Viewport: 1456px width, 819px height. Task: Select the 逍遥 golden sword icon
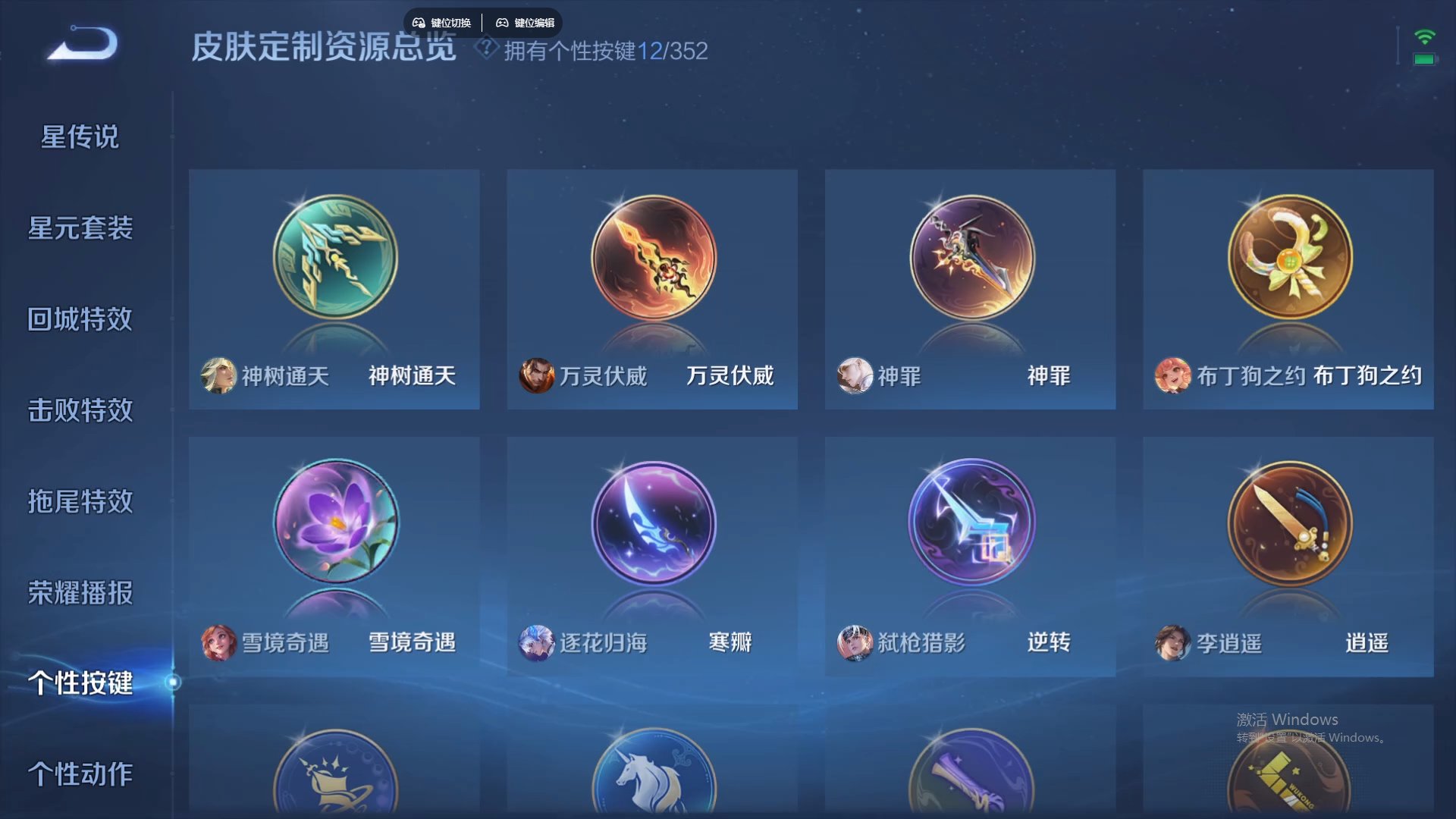(1288, 523)
